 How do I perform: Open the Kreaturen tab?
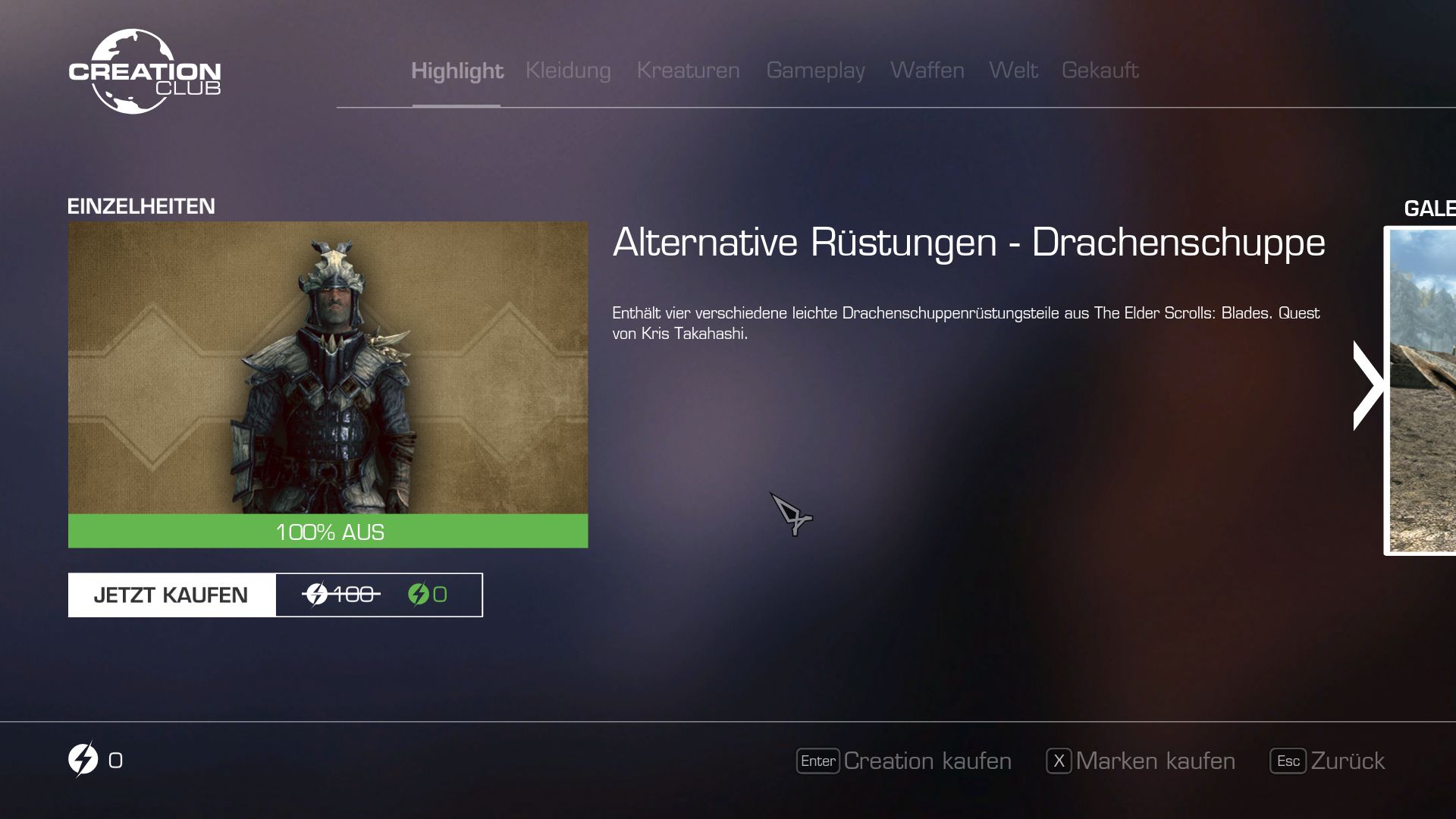pos(689,71)
